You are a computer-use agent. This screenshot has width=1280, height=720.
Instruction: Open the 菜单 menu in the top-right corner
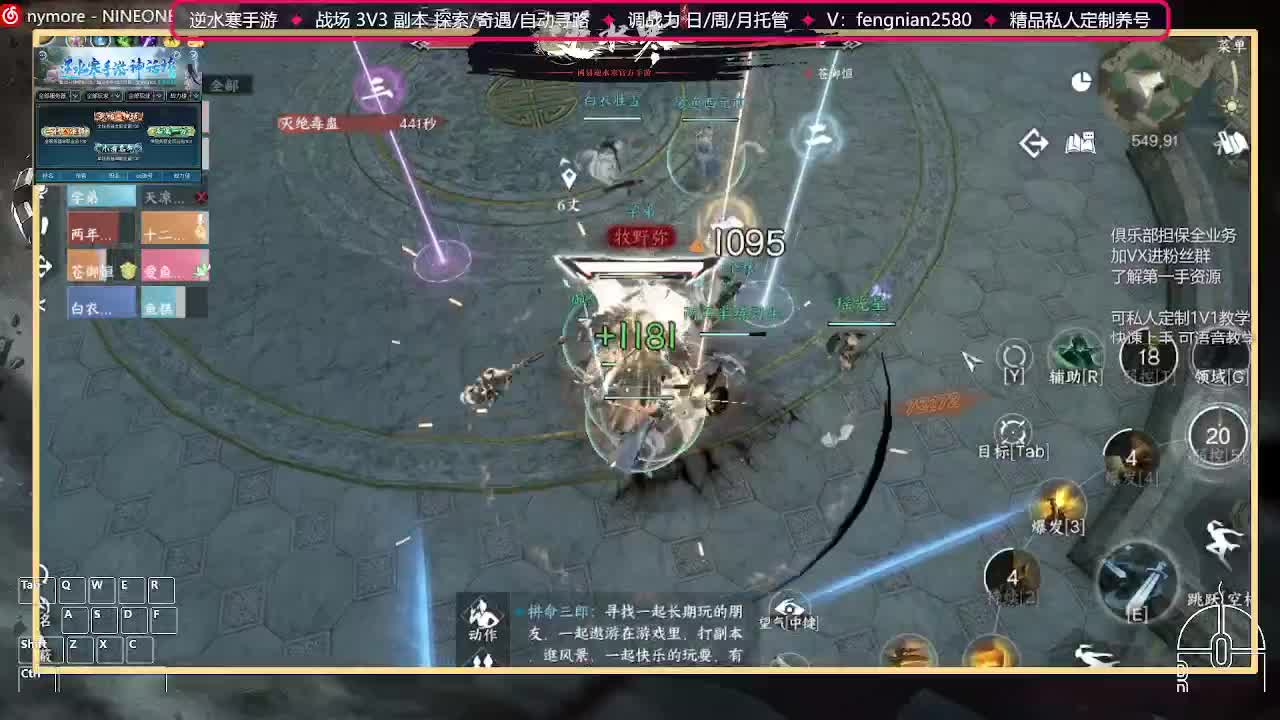1232,45
